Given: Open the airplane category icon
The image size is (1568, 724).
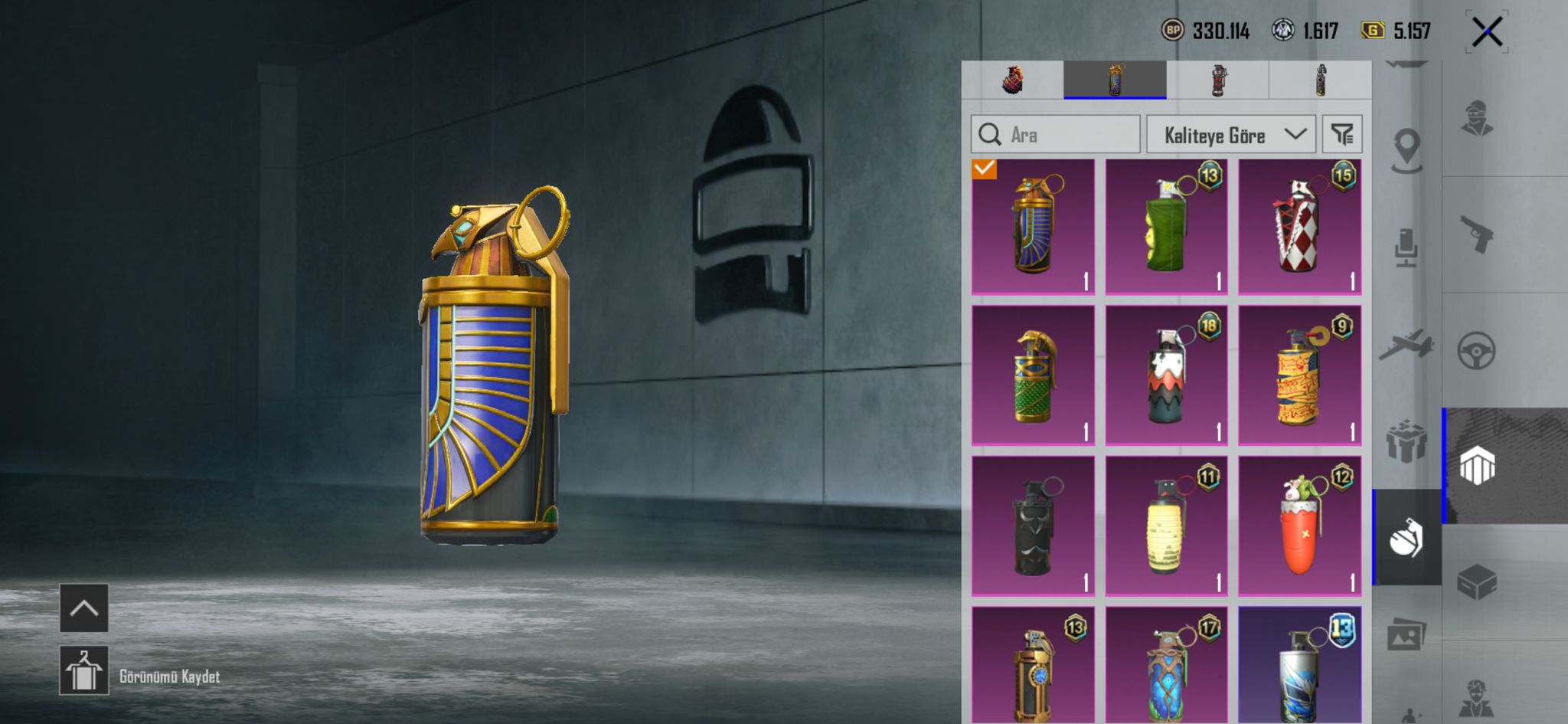Looking at the screenshot, I should [x=1406, y=345].
